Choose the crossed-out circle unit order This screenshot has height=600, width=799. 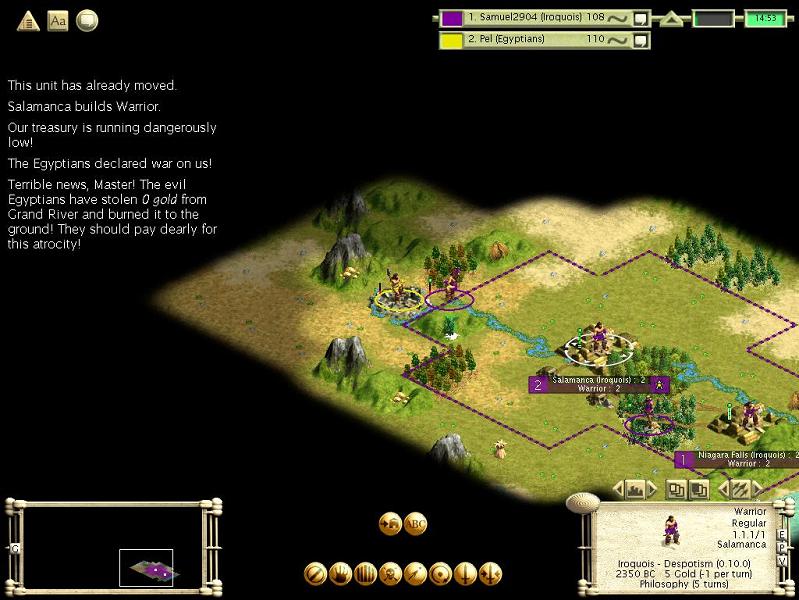(316, 574)
